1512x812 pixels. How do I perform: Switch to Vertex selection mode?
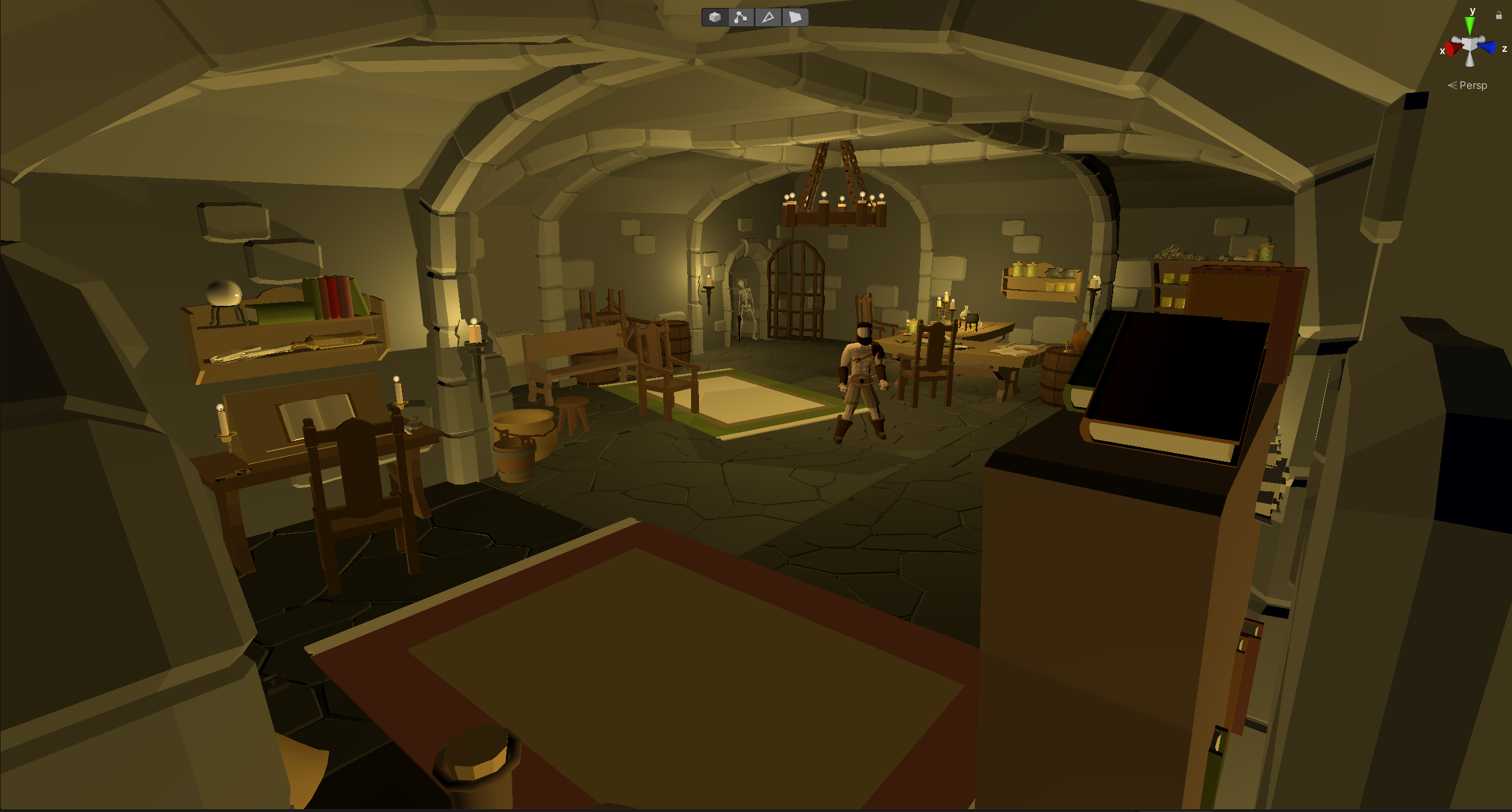740,18
